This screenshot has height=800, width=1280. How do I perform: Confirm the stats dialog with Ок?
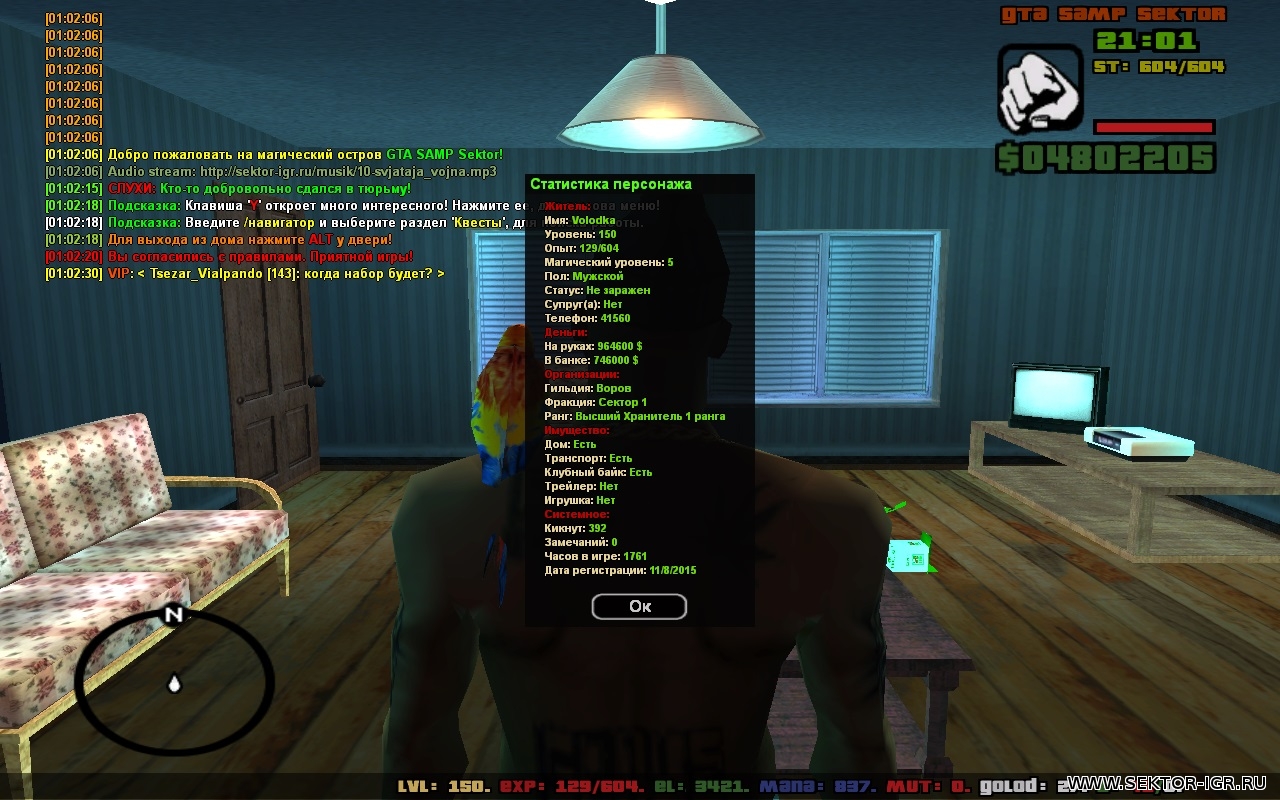coord(639,606)
